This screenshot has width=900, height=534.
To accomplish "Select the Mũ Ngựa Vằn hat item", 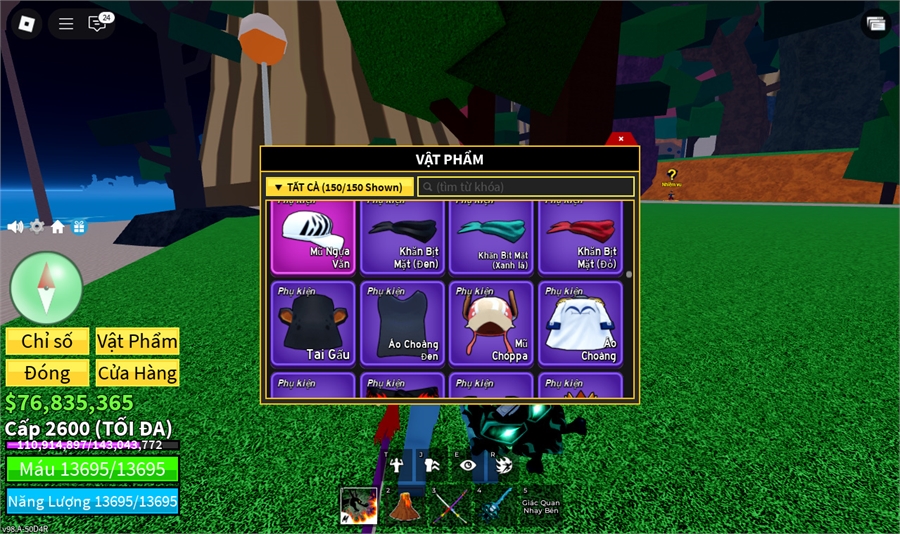I will pos(313,236).
